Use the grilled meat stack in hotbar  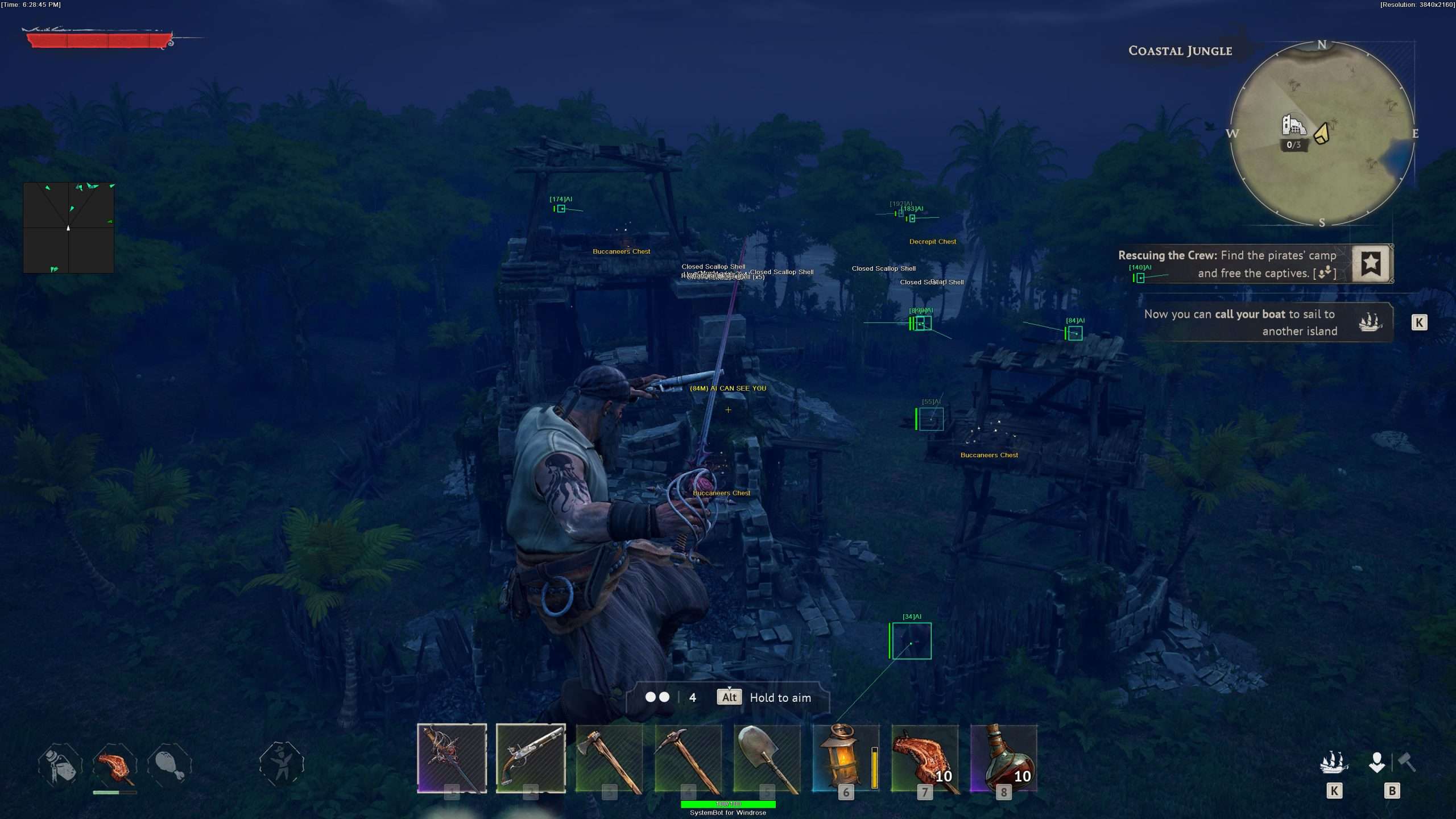click(x=925, y=758)
